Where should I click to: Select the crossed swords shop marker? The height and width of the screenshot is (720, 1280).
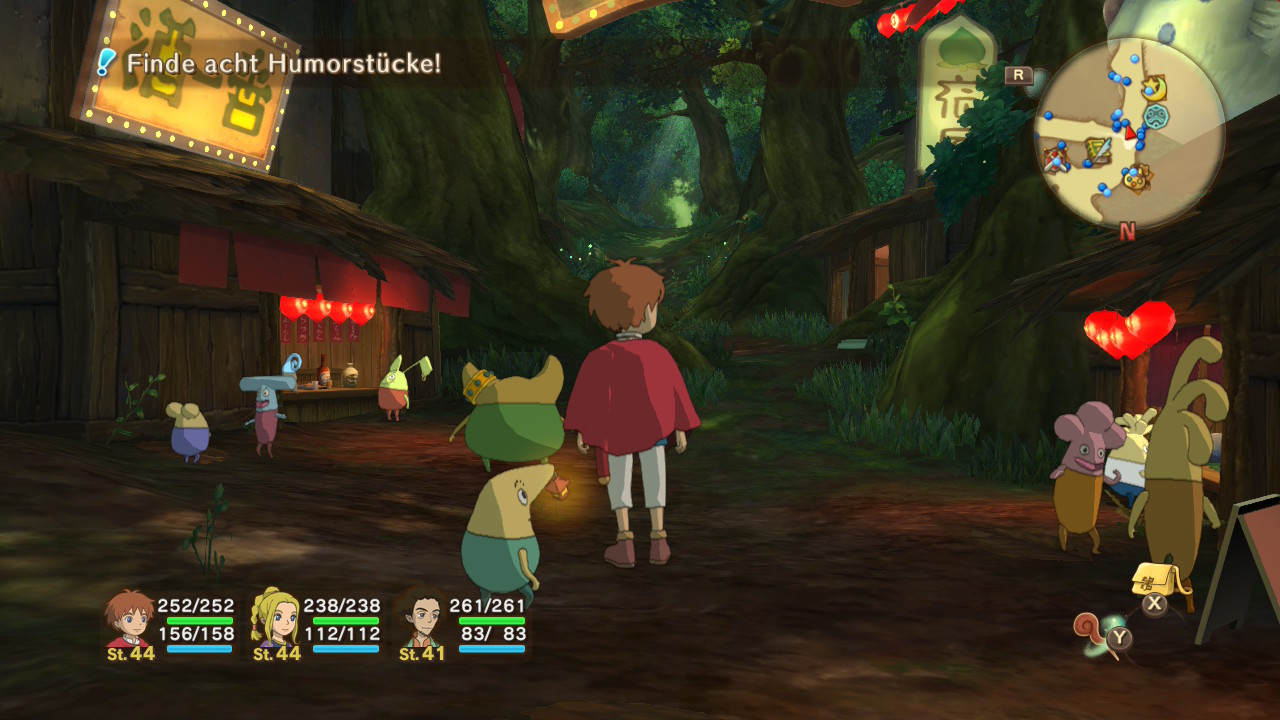point(1055,157)
